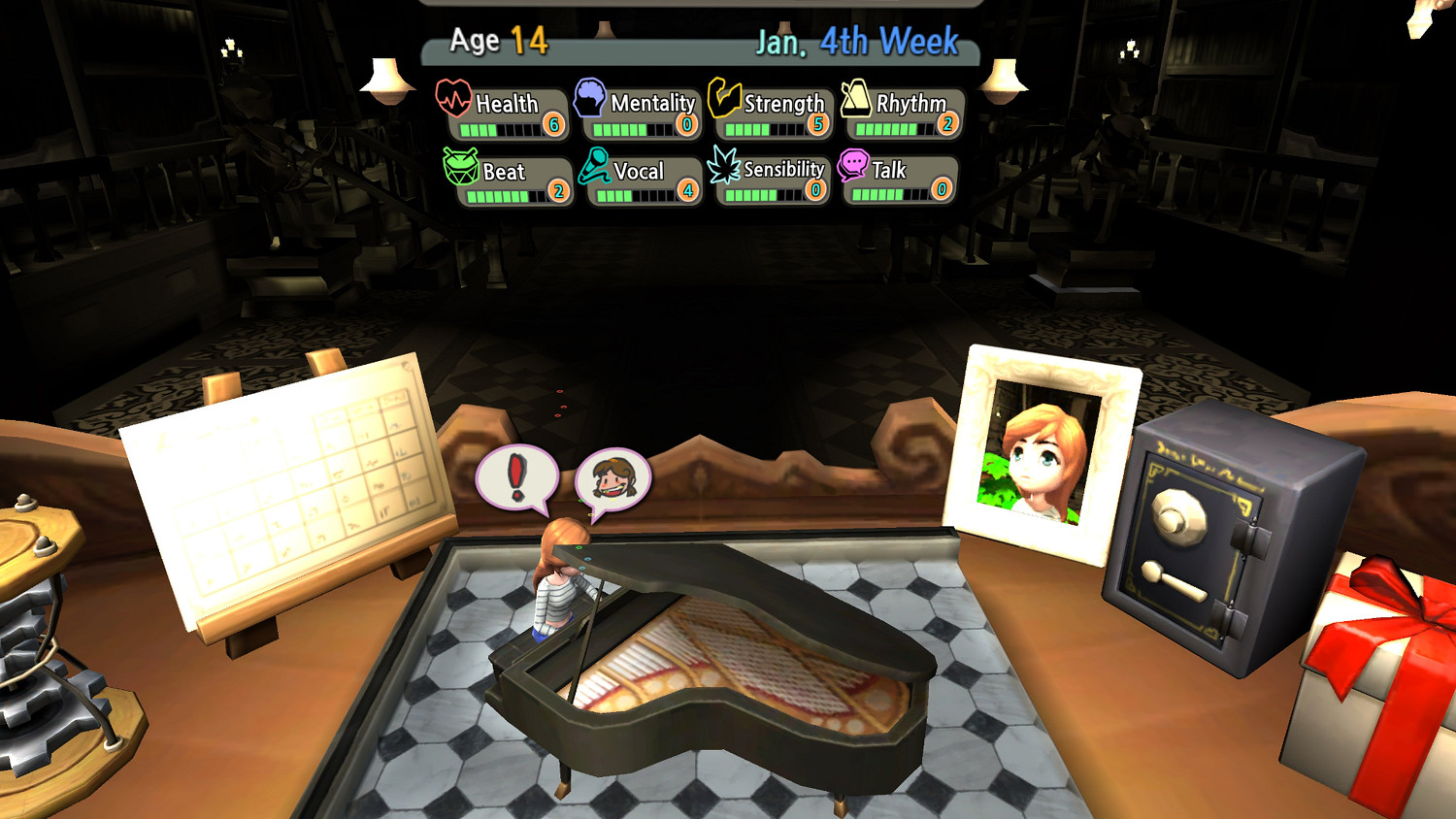Click the Sensibility leaf icon
This screenshot has width=1456, height=819.
[725, 166]
